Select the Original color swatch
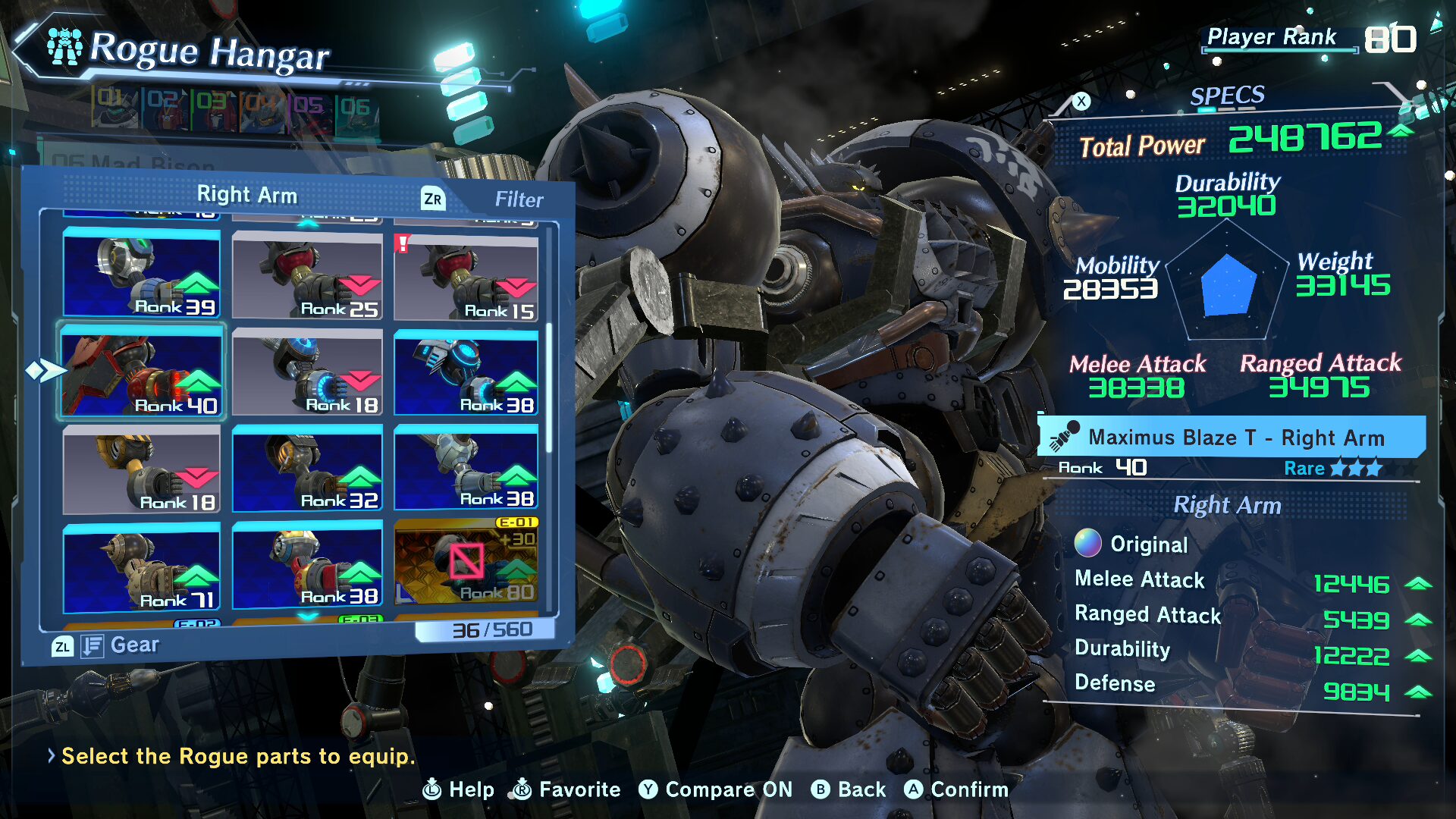Screen dimensions: 1456x819 [x=1087, y=543]
